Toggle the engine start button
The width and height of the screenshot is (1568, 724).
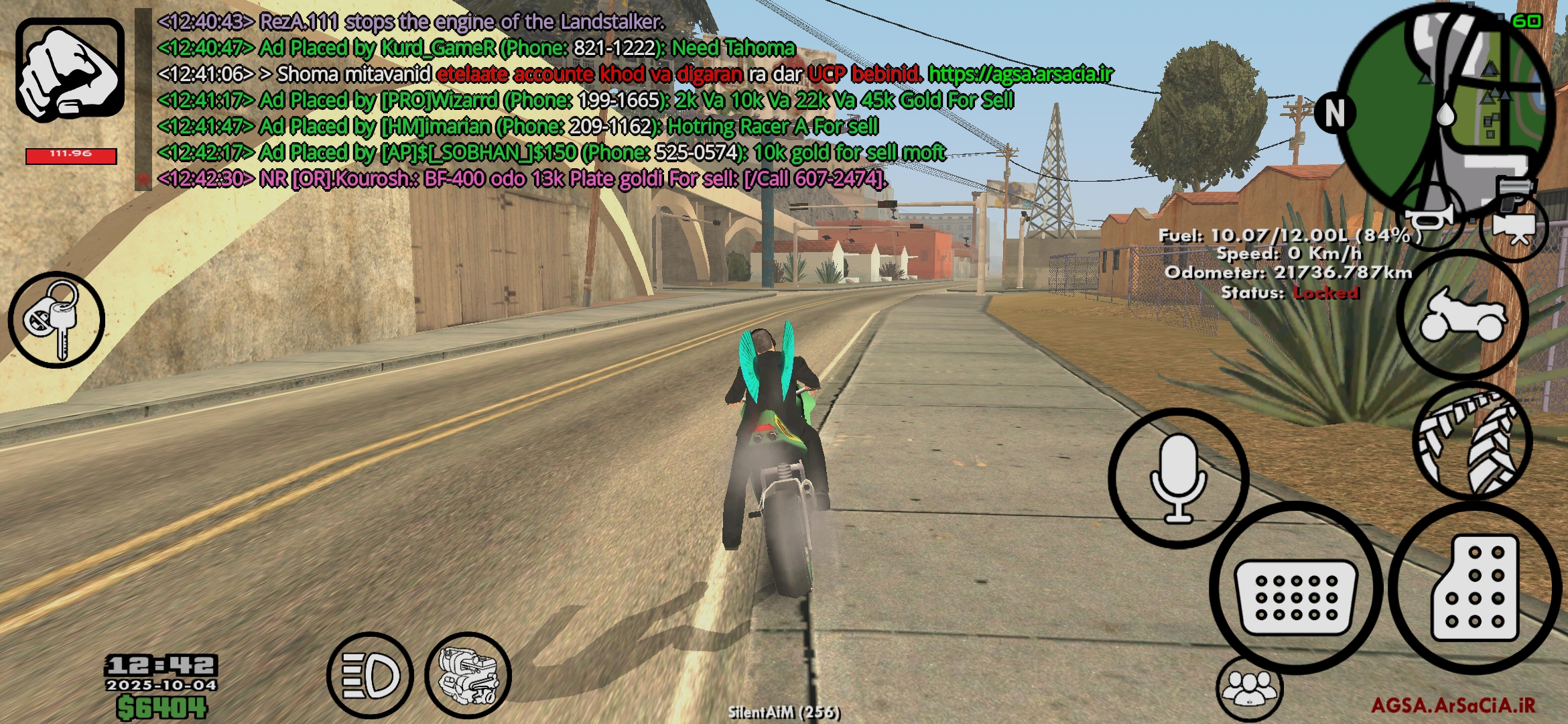[x=468, y=675]
